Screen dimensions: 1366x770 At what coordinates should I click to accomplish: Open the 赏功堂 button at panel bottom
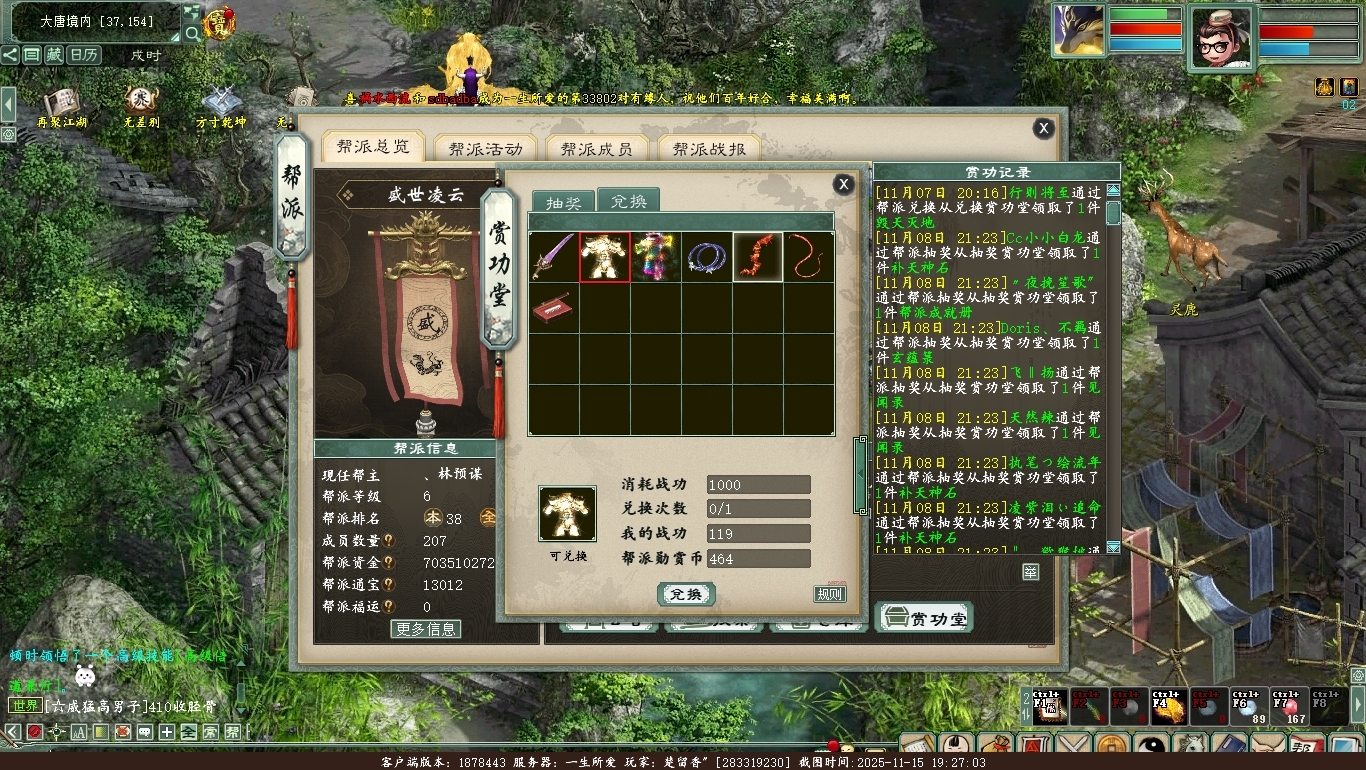pos(924,619)
